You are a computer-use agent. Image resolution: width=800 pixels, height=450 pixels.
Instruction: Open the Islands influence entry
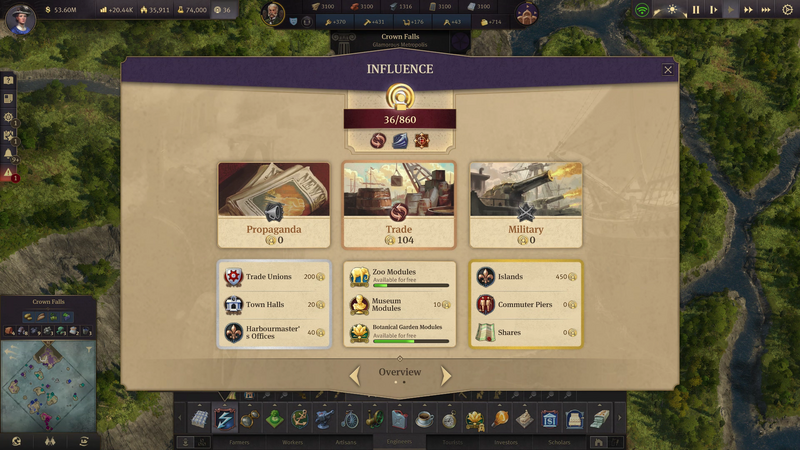pos(525,277)
